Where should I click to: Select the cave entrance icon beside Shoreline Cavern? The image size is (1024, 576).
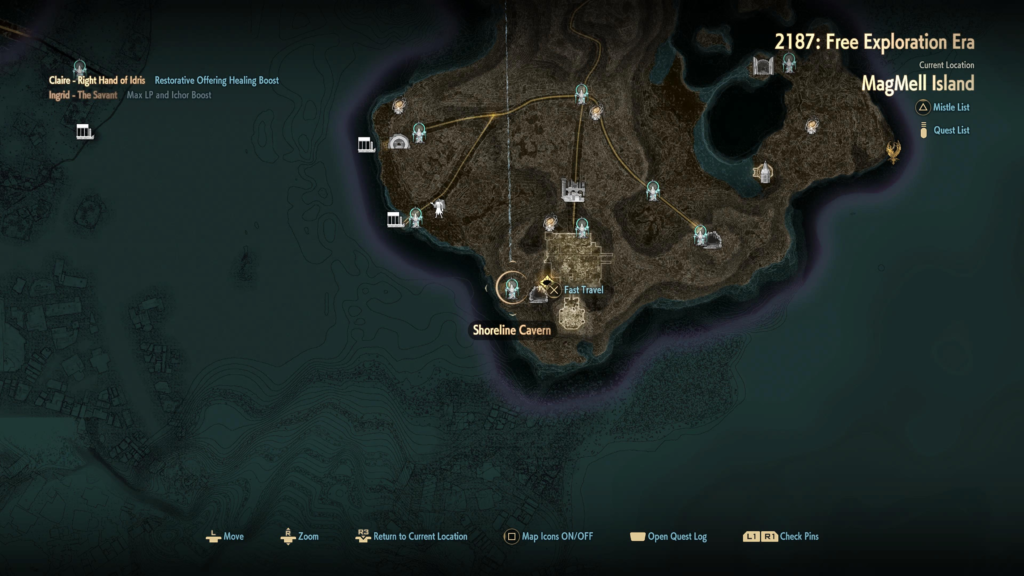click(x=536, y=293)
